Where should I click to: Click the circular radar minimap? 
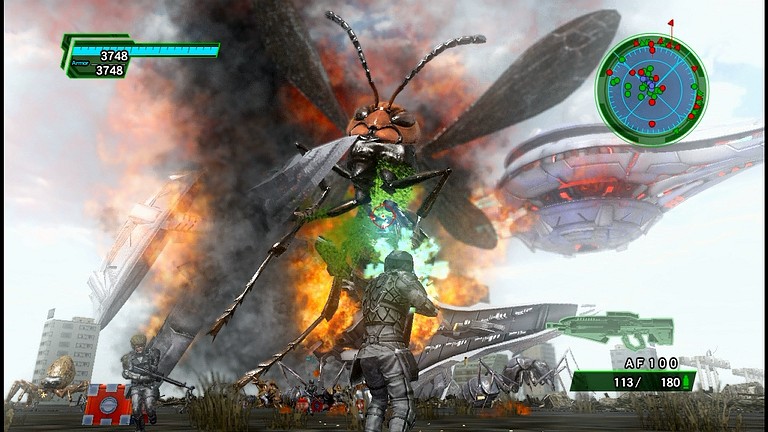coord(651,88)
